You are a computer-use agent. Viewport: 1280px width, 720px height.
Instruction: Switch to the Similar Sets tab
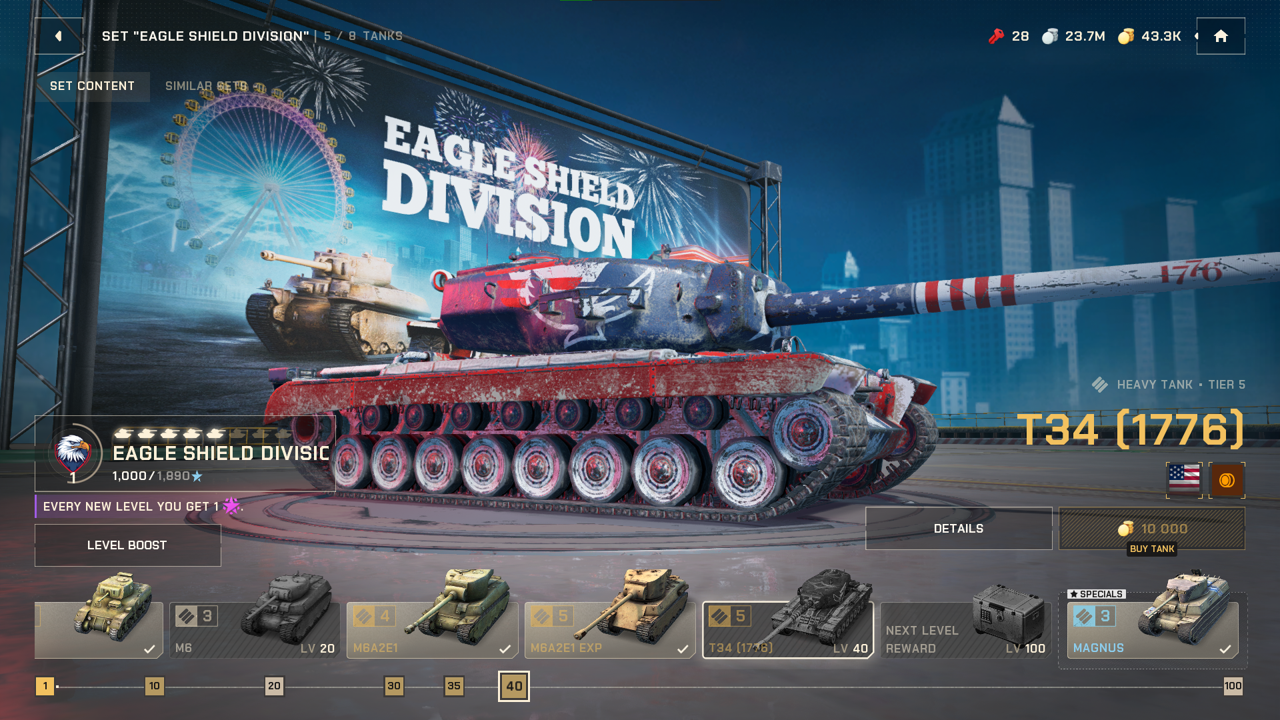[x=208, y=87]
